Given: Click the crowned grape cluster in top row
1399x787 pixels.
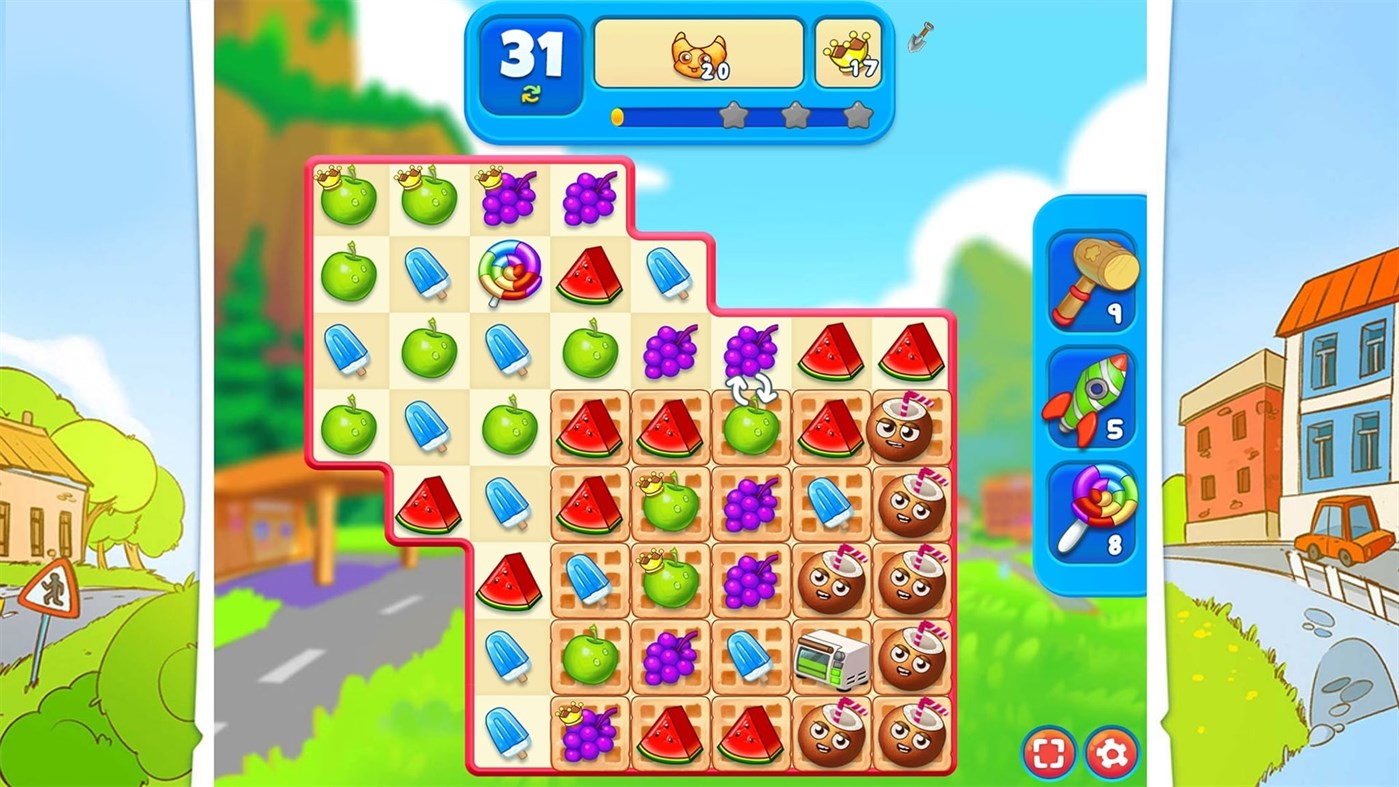Looking at the screenshot, I should 508,195.
